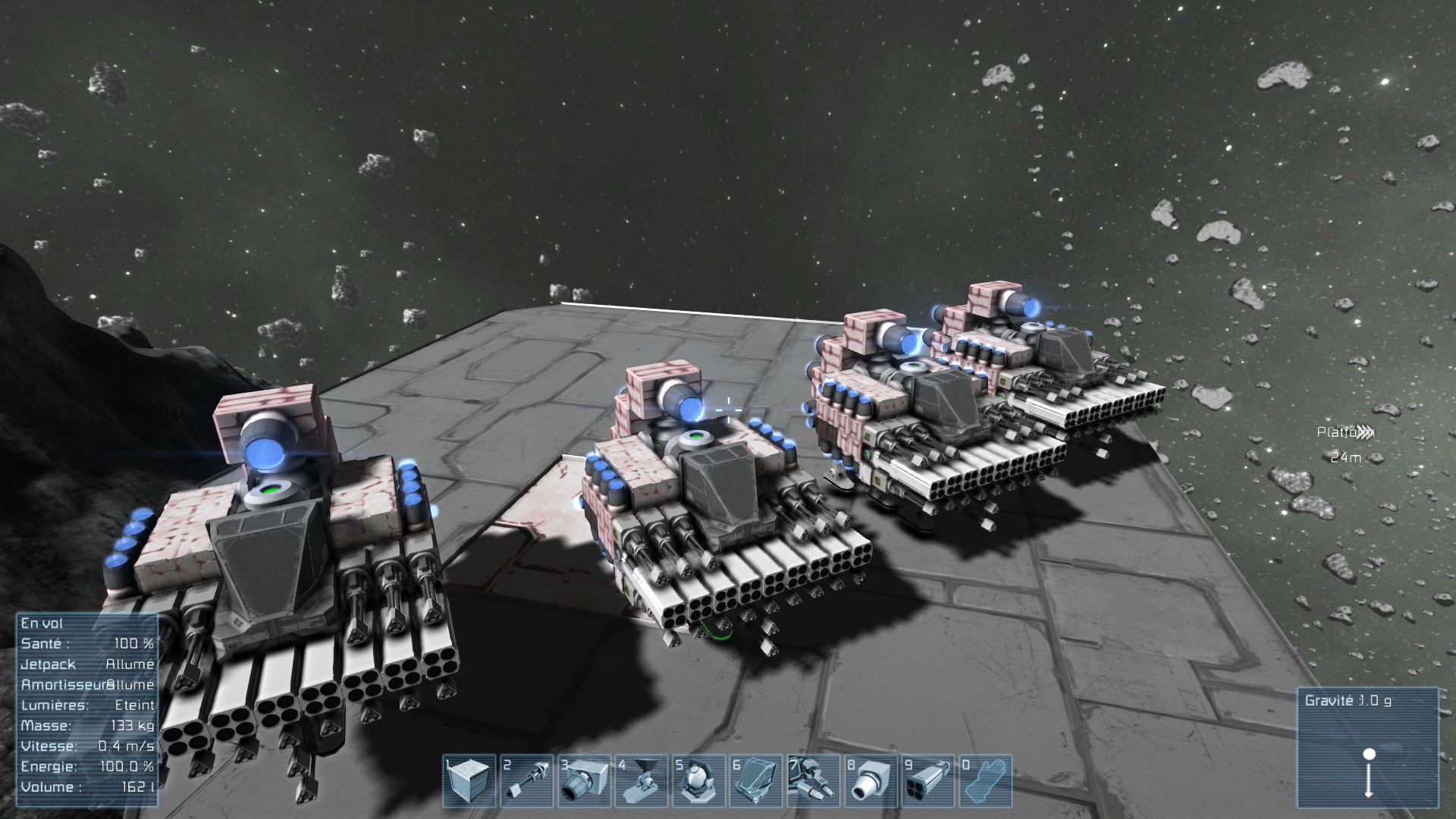Select the large thruster in slot 3

click(584, 780)
